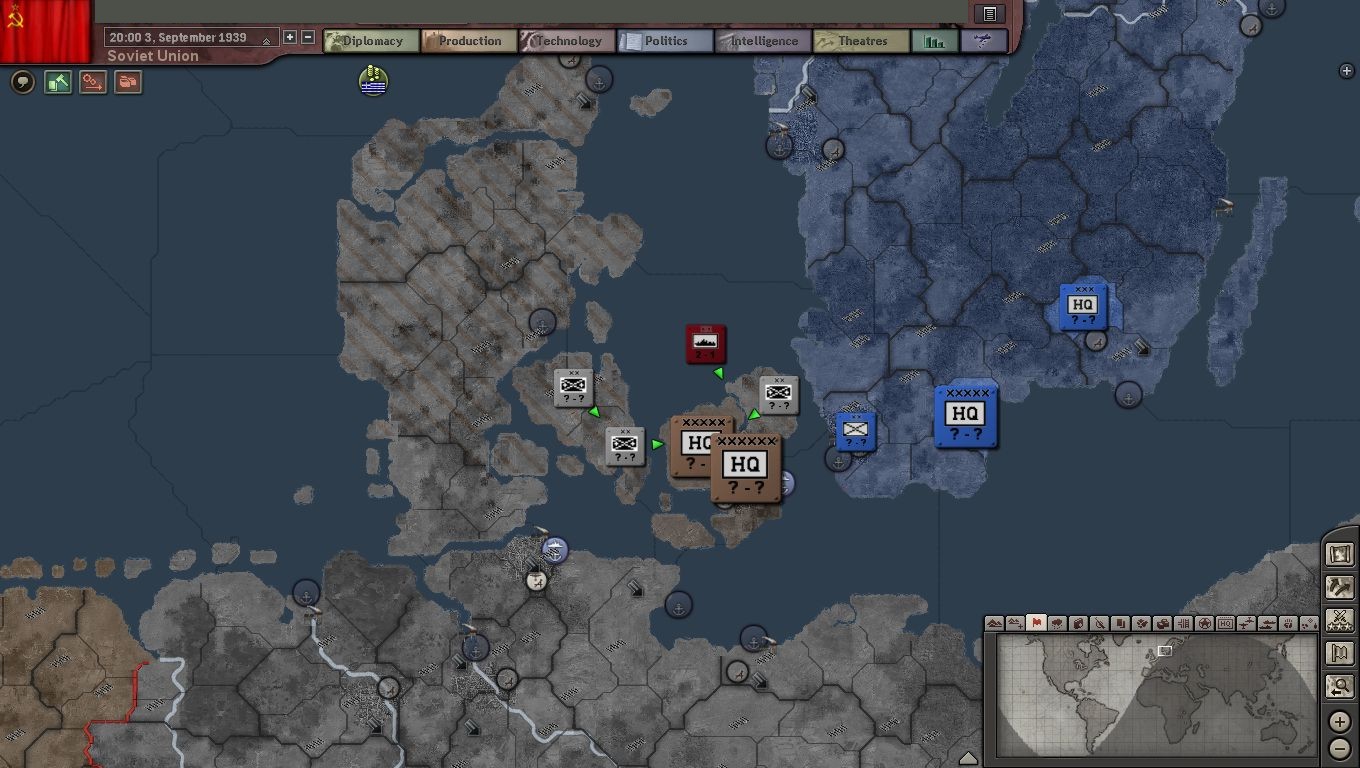Screen dimensions: 1360x768
Task: Select the HQ map mode filter
Action: pyautogui.click(x=1225, y=623)
